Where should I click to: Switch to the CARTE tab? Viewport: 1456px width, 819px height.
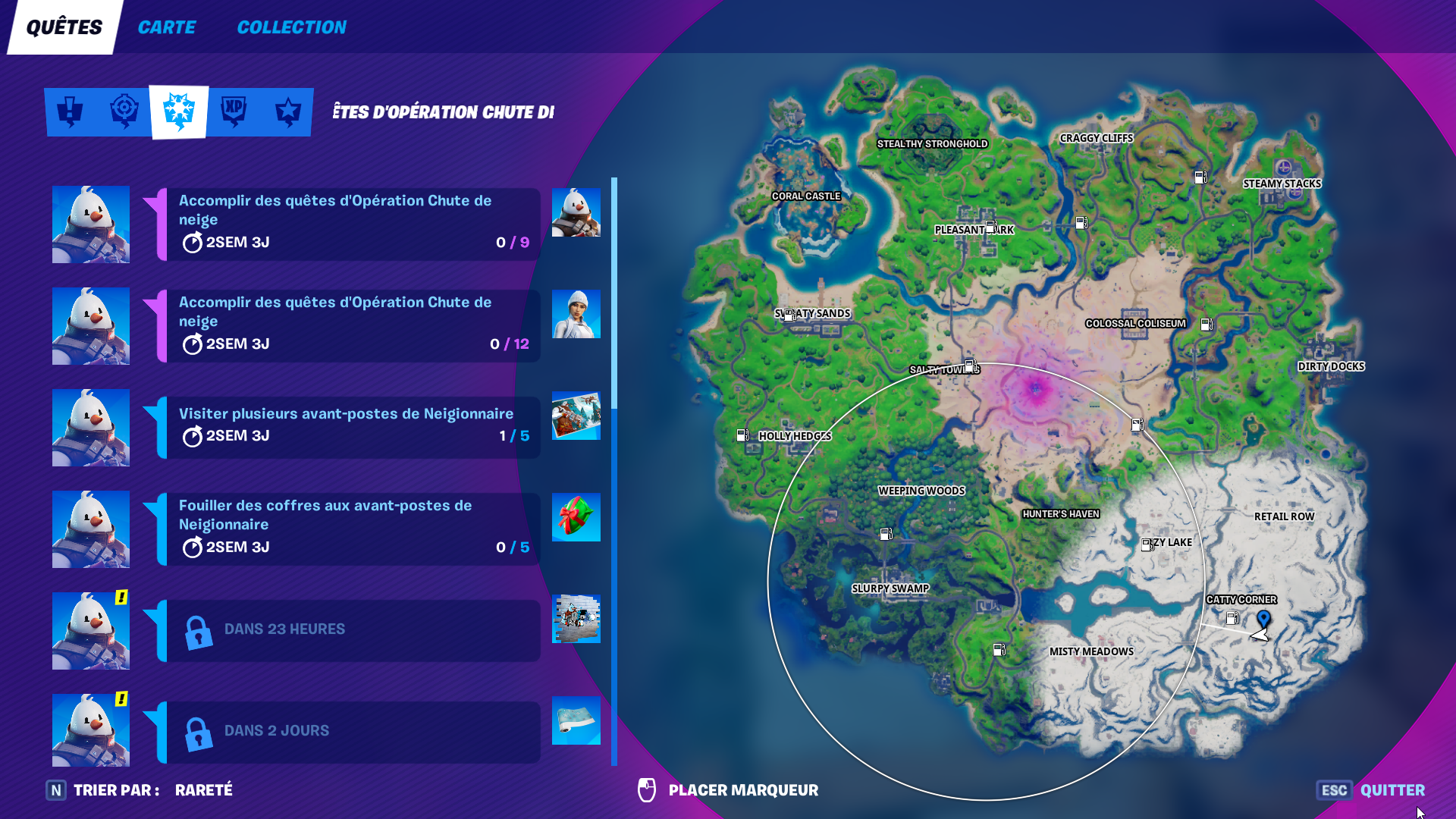(x=166, y=27)
